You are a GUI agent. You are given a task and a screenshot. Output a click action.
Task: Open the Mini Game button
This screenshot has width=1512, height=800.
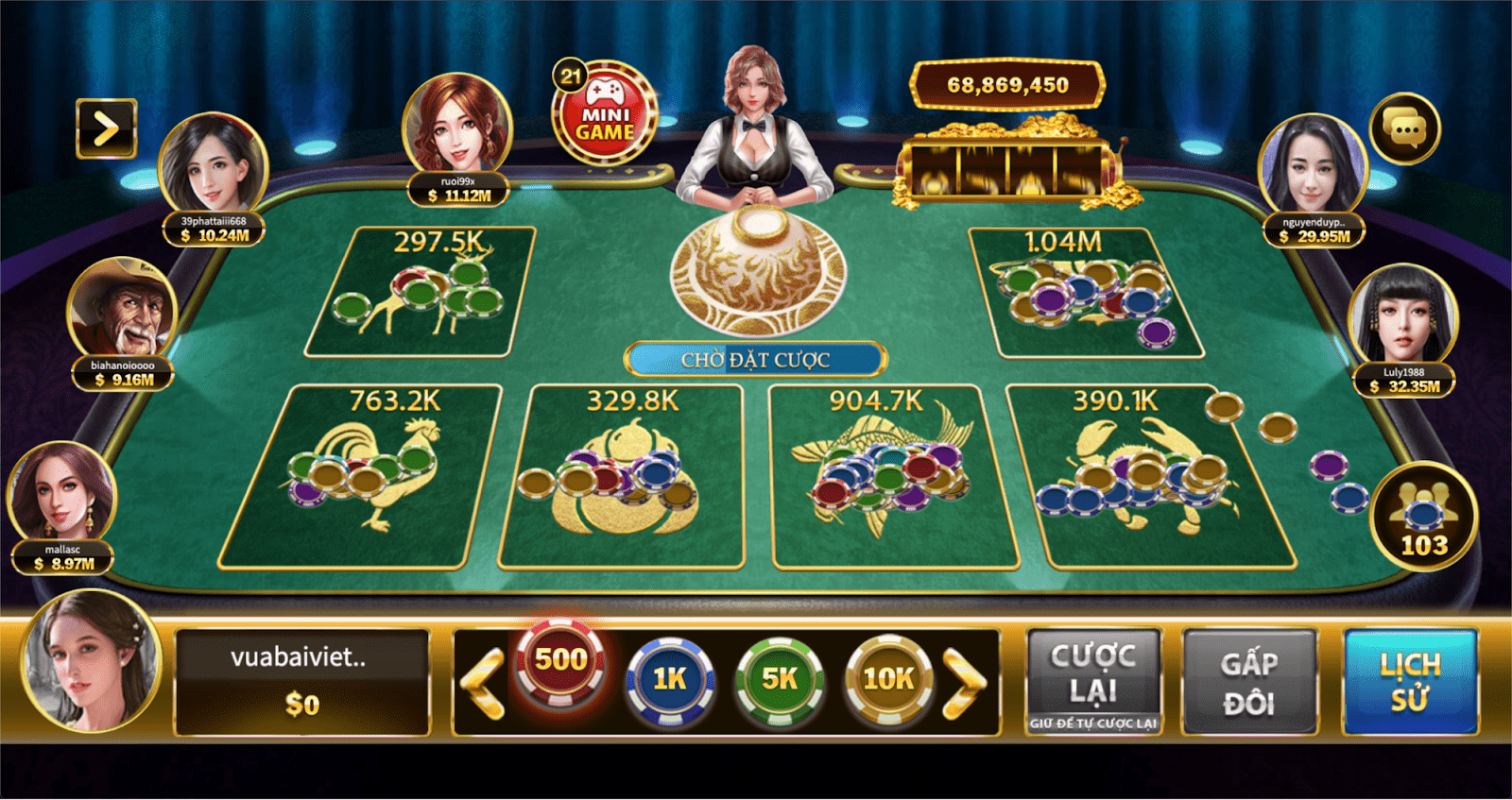(x=605, y=115)
